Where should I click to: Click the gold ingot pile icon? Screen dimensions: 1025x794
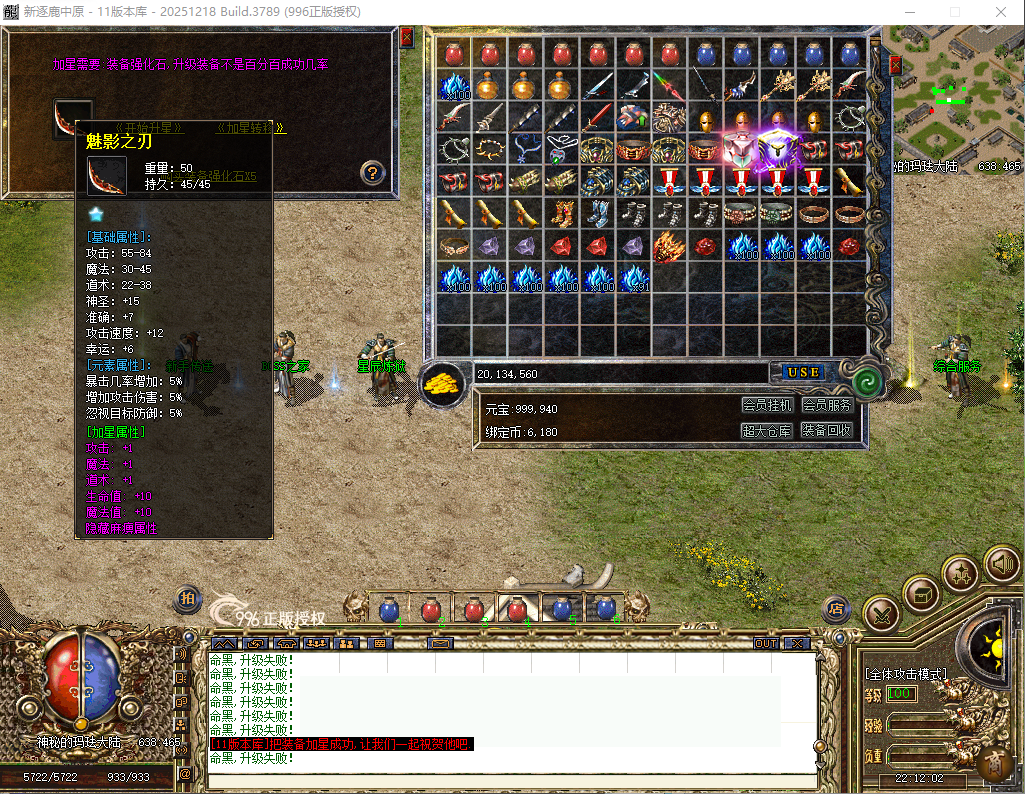[x=440, y=384]
